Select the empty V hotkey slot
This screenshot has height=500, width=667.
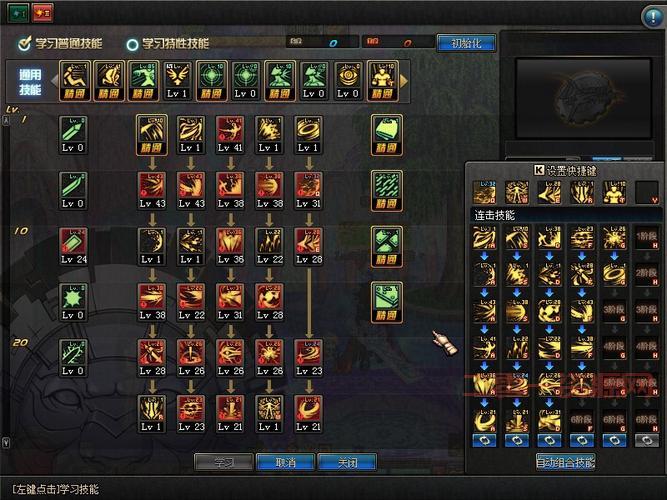pyautogui.click(x=647, y=192)
